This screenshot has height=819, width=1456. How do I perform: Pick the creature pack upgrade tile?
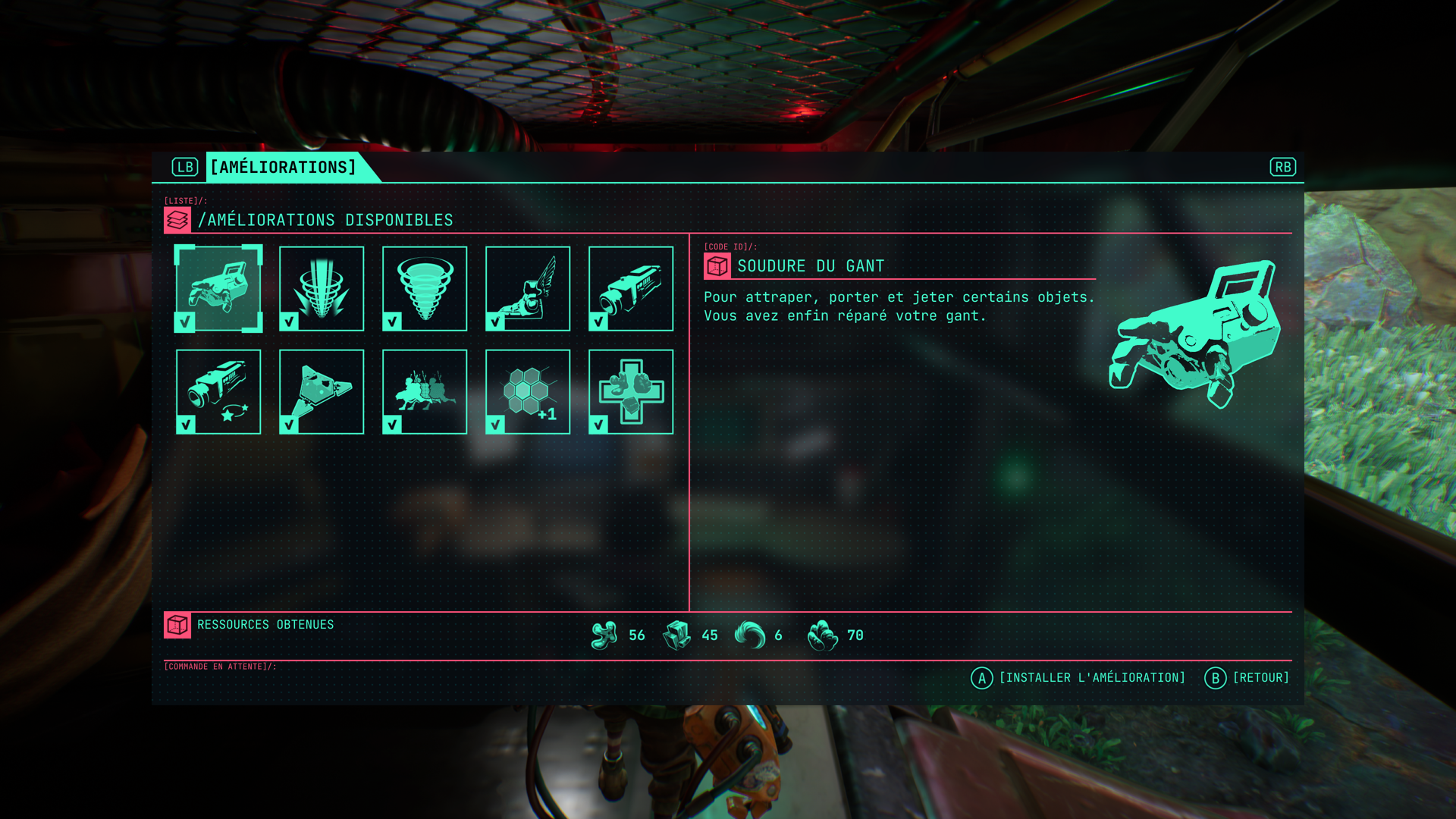pos(425,391)
